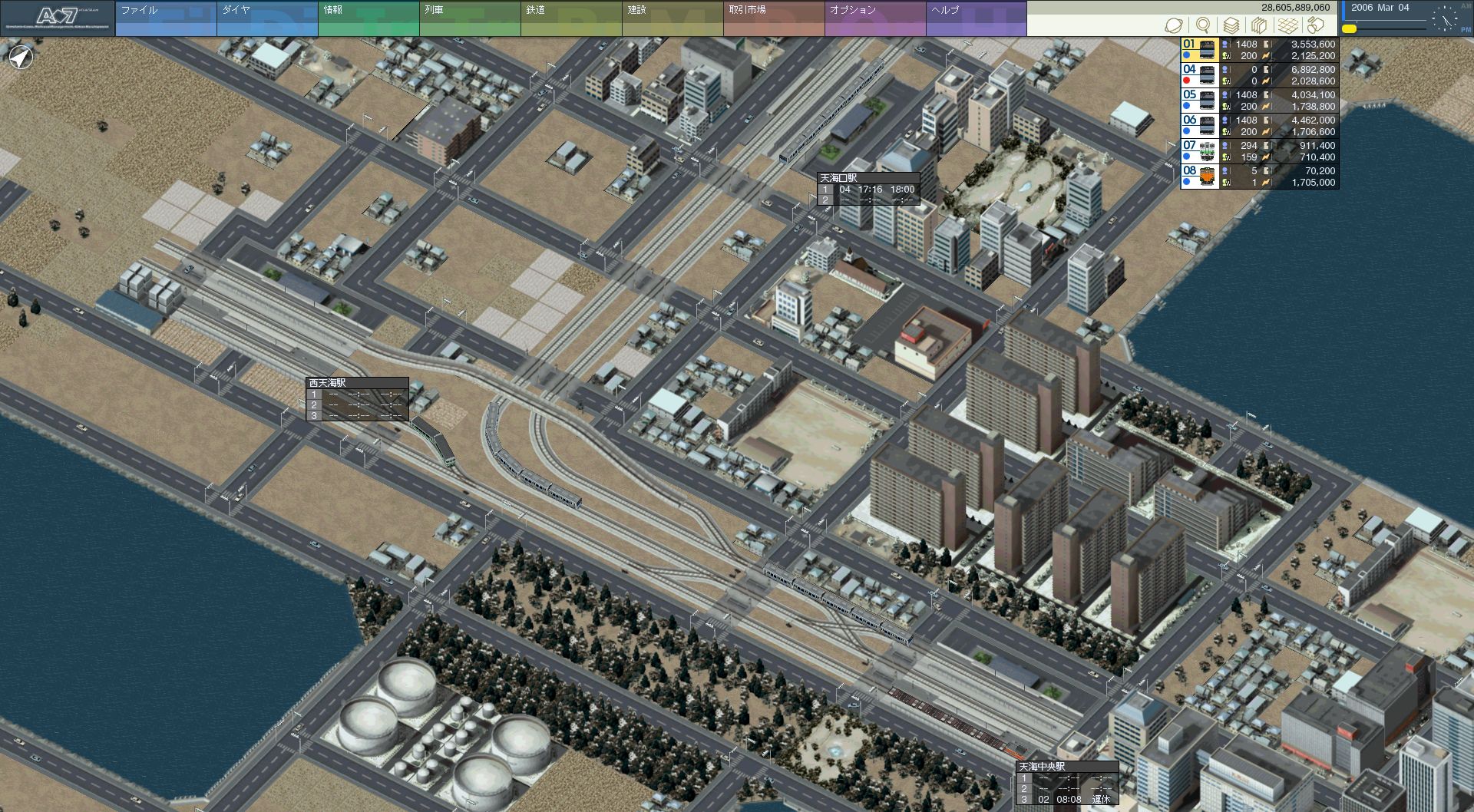Image resolution: width=1474 pixels, height=812 pixels.
Task: Select train 04 with the red status dot
Action: coord(1259,75)
